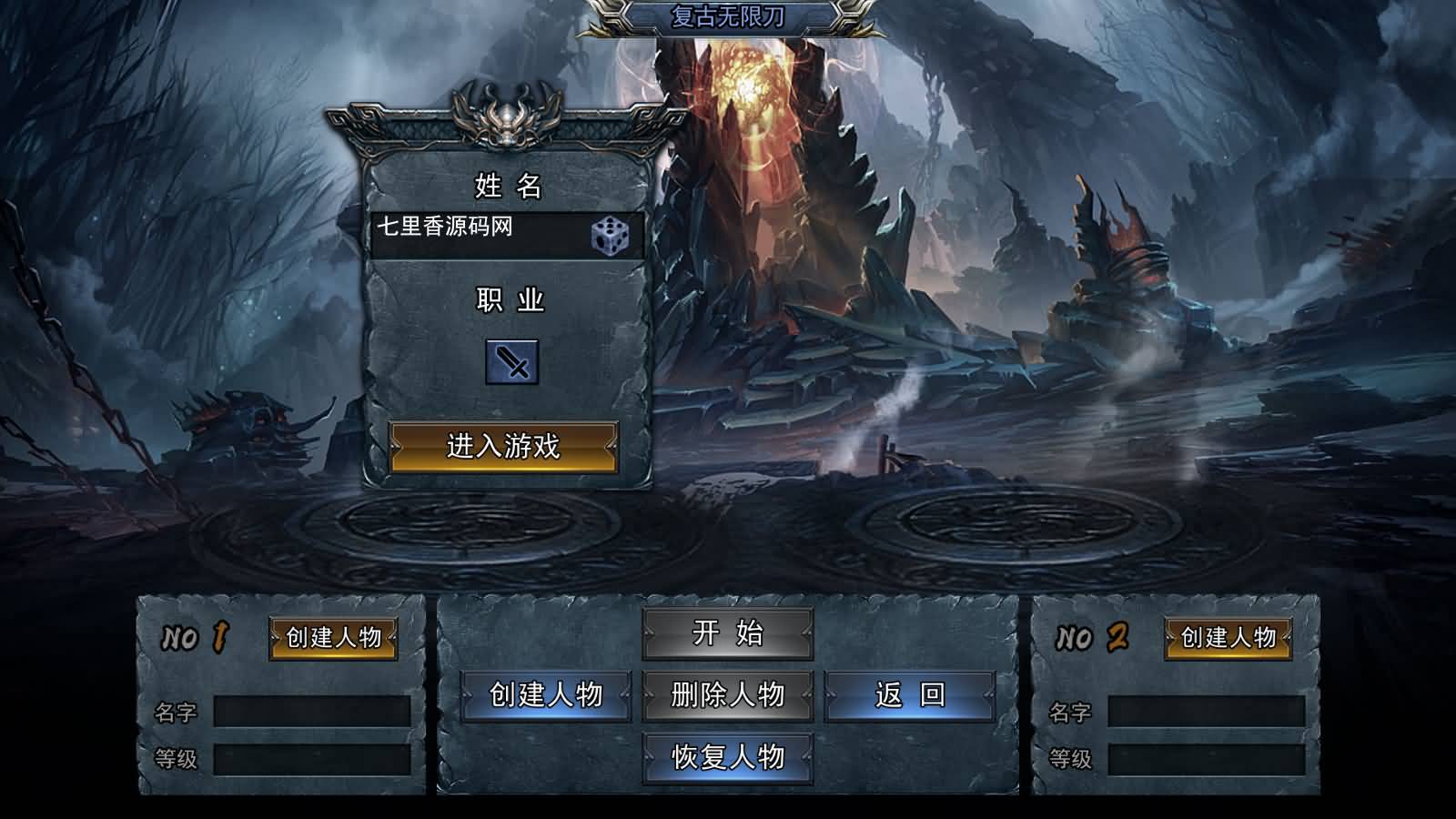Click 创建人物 in the NO 2 panel
The image size is (1456, 819).
1227,639
